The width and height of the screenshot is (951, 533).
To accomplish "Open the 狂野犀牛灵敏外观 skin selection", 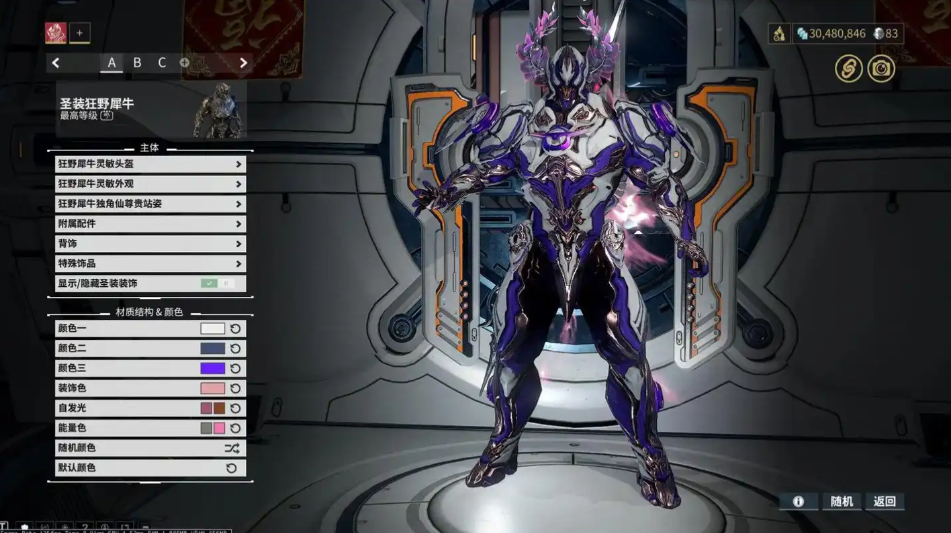I will 150,184.
